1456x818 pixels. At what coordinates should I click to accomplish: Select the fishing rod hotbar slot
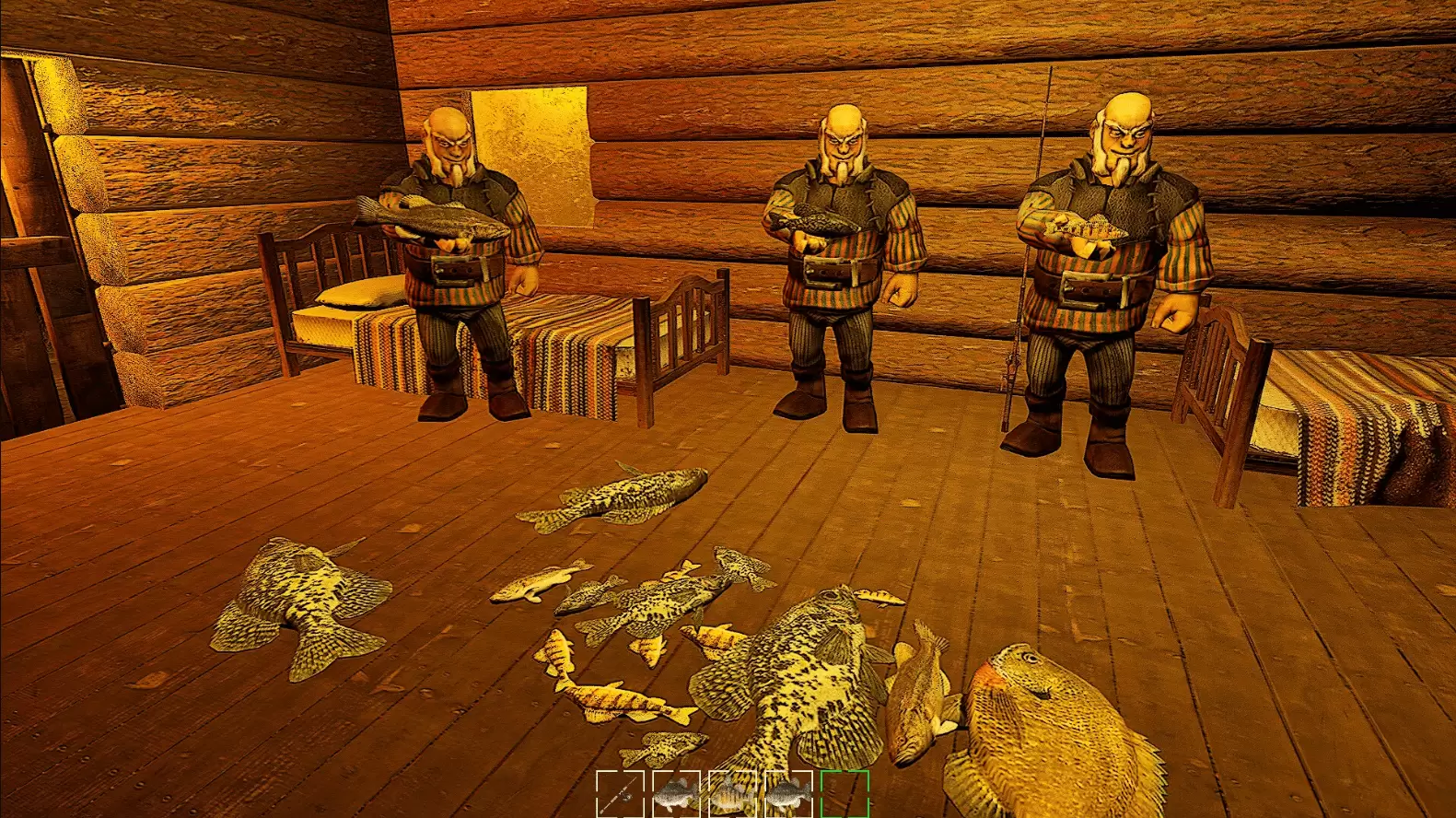[620, 794]
